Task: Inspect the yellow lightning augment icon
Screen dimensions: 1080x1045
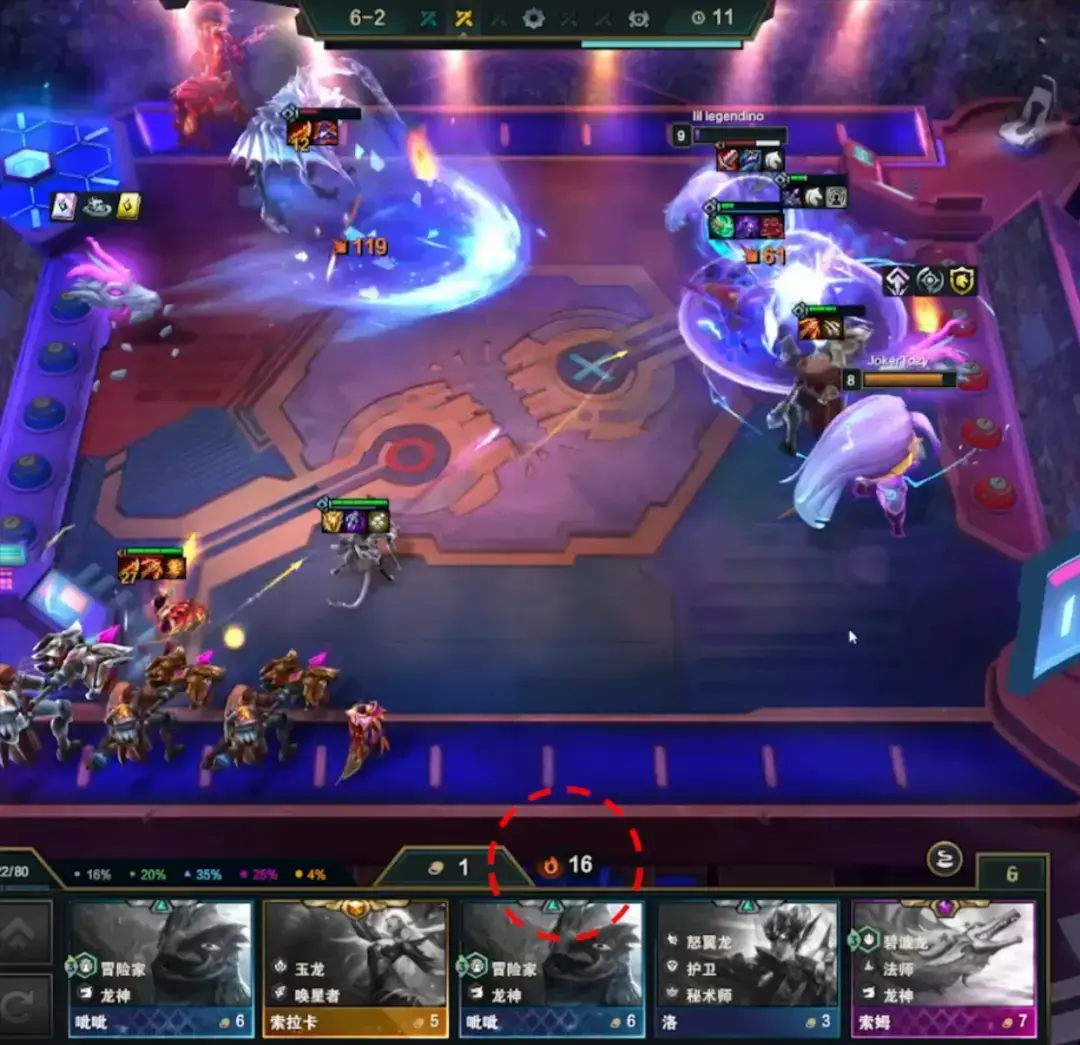Action: tap(129, 206)
